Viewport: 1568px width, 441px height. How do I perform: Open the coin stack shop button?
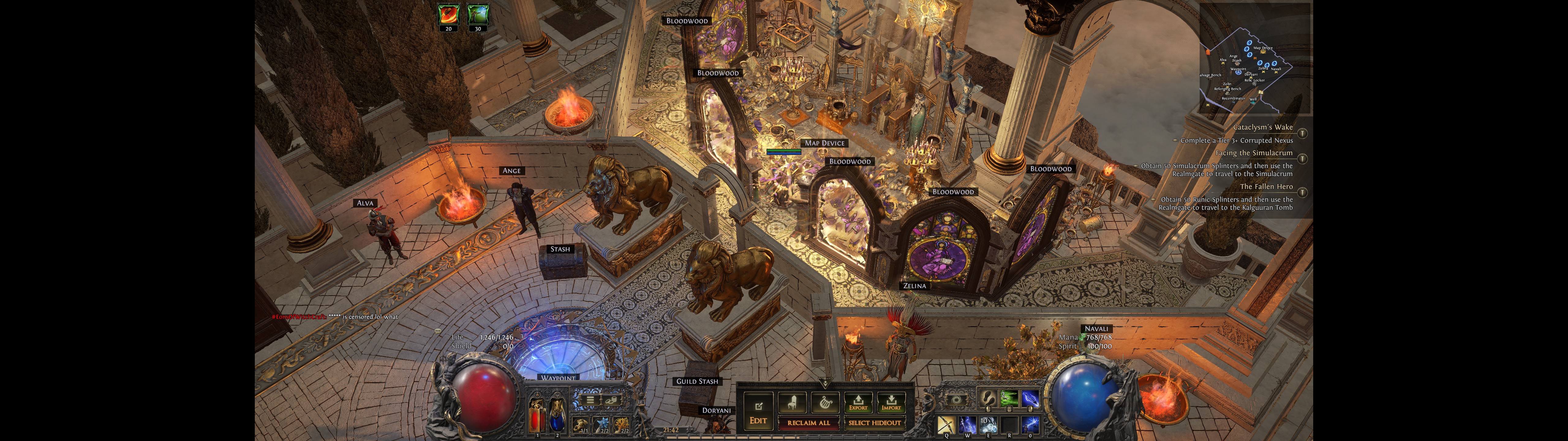(611, 400)
